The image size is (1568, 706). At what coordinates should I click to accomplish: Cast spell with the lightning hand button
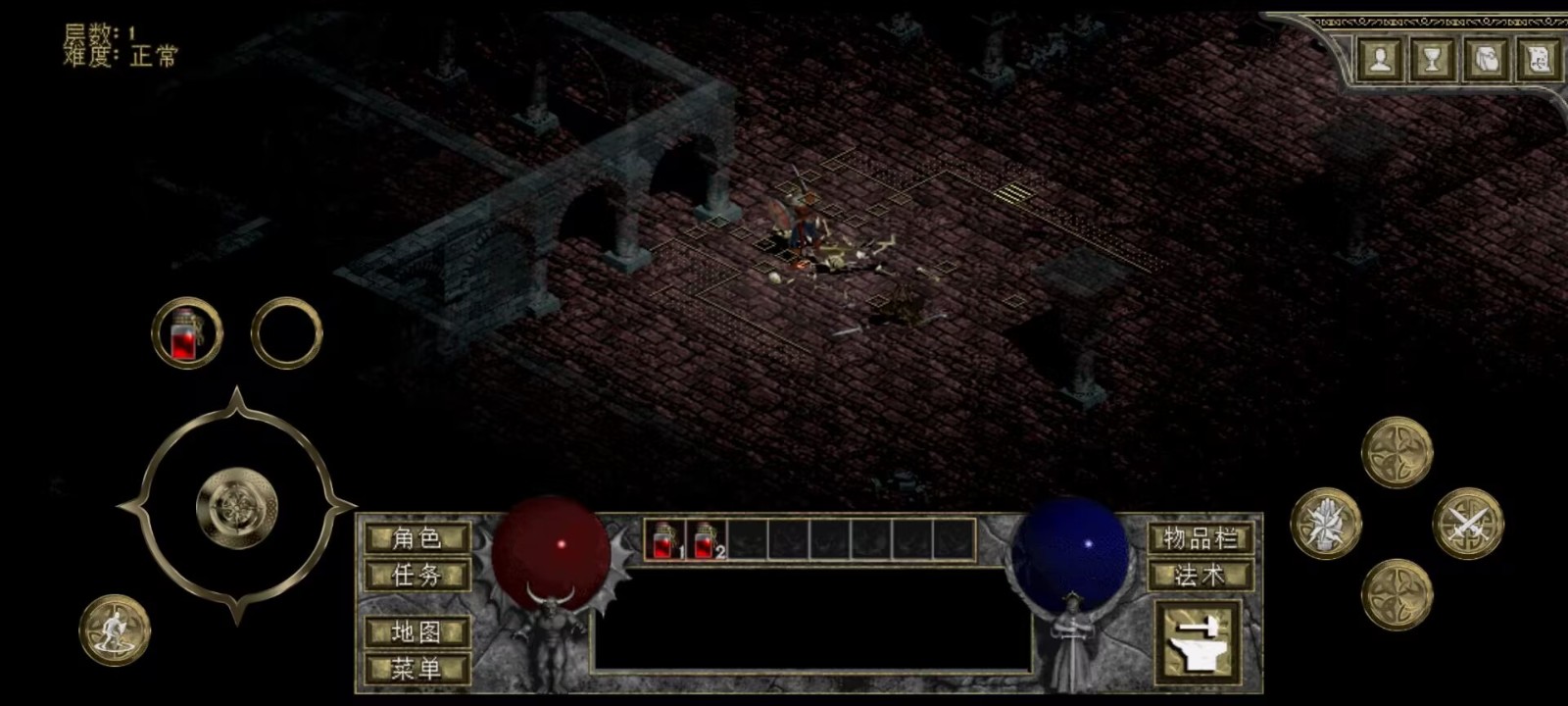(x=1326, y=524)
